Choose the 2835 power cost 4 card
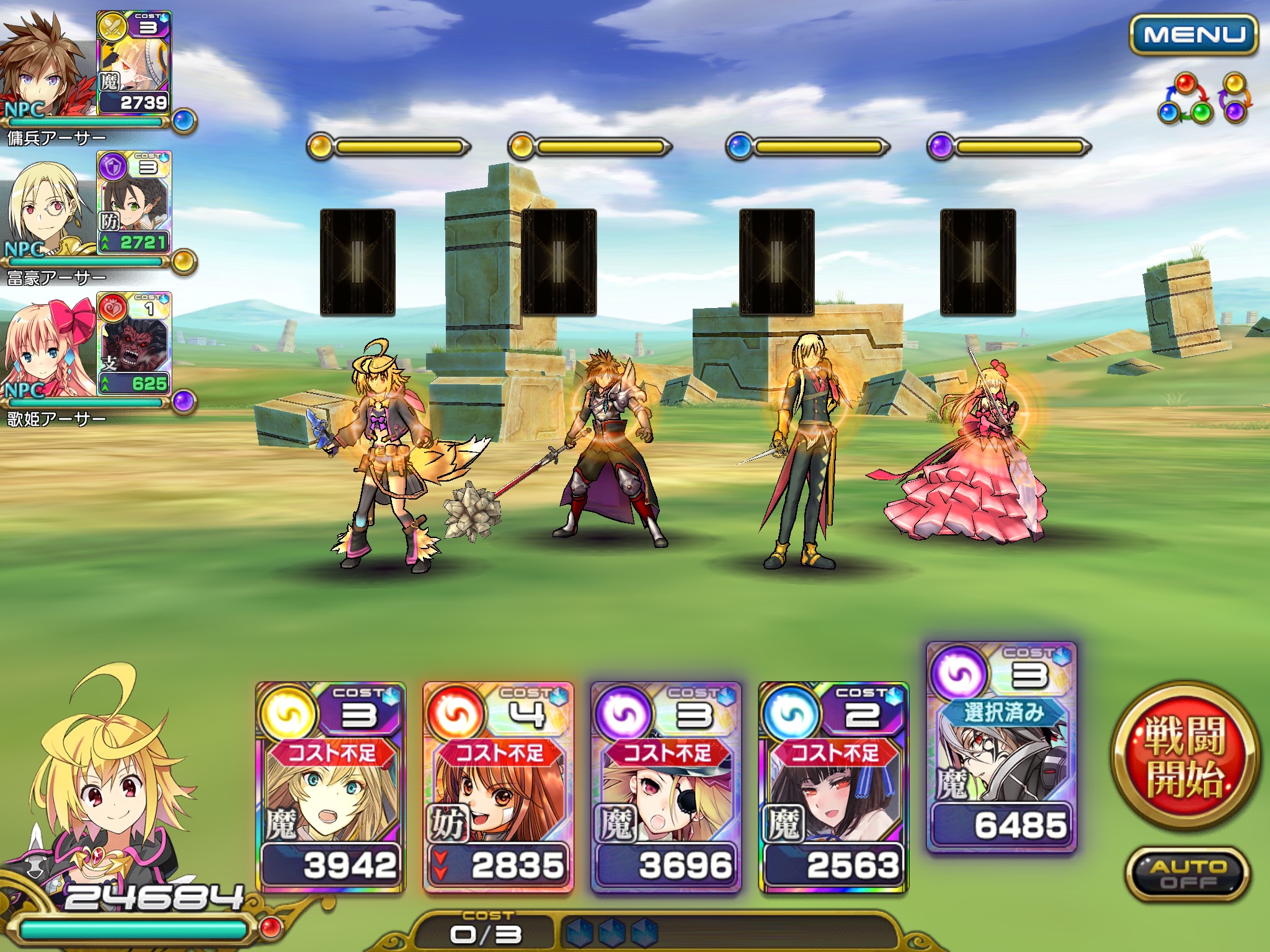This screenshot has width=1270, height=952. (498, 787)
